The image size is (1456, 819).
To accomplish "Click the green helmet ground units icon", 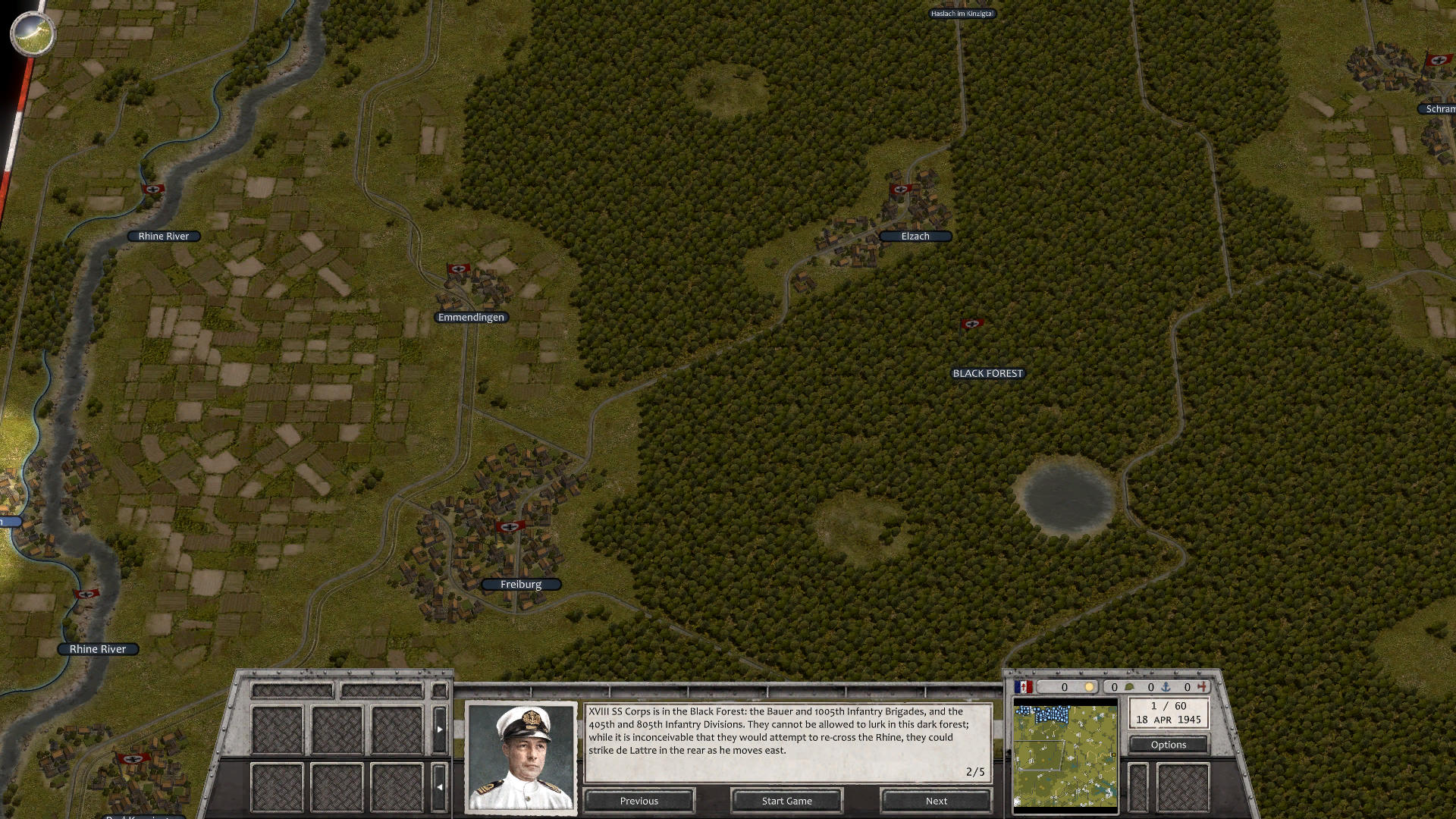I will click(1130, 687).
